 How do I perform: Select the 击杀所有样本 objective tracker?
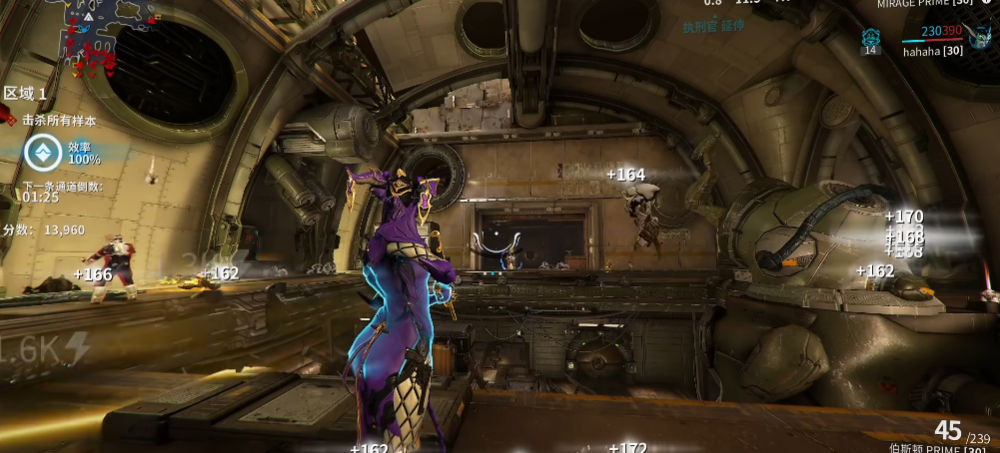pyautogui.click(x=58, y=120)
